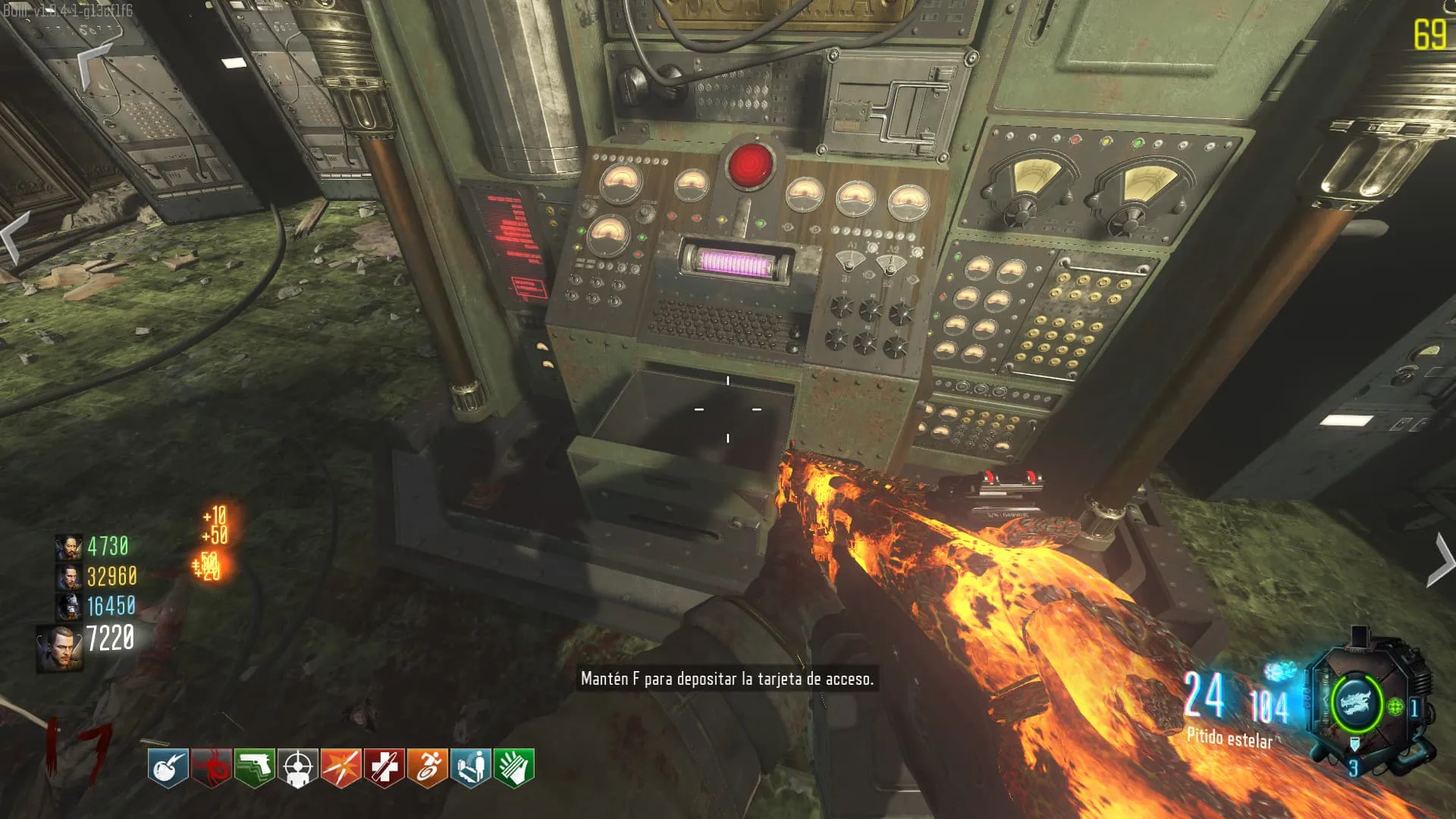Select the green grenade icon on weapon widget

pyautogui.click(x=1395, y=708)
